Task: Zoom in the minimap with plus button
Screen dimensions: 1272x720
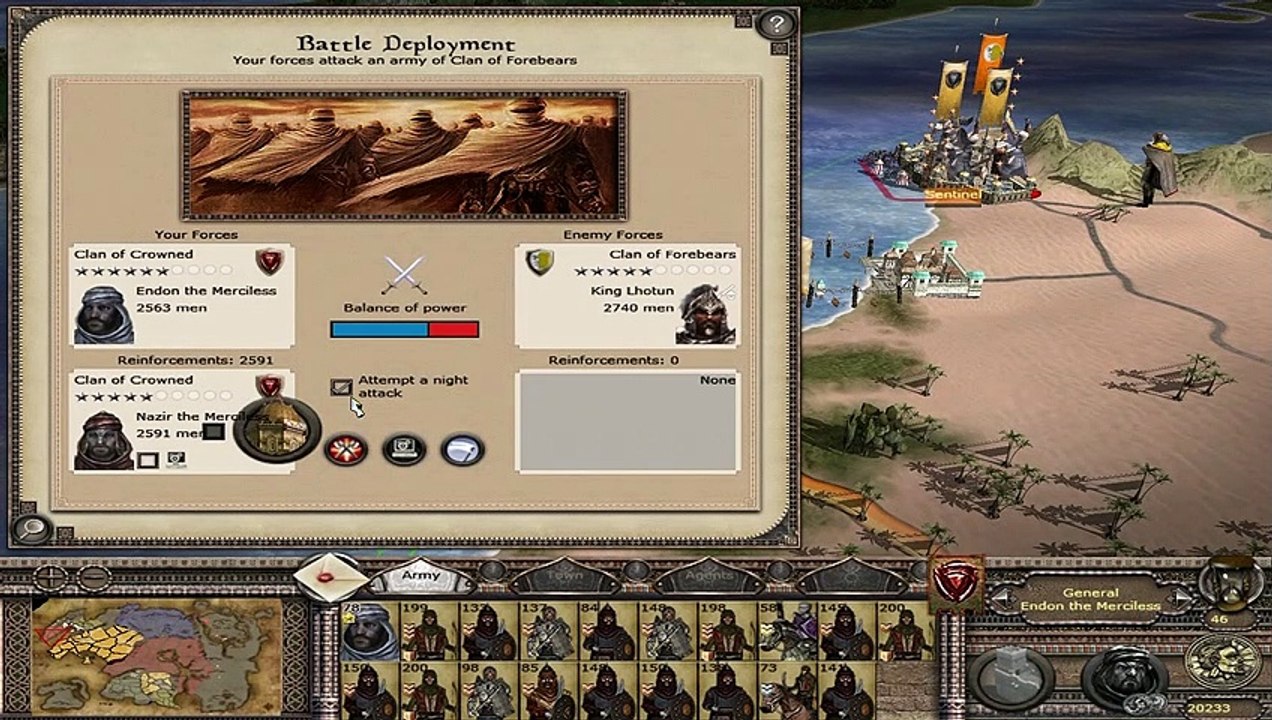Action: point(50,578)
